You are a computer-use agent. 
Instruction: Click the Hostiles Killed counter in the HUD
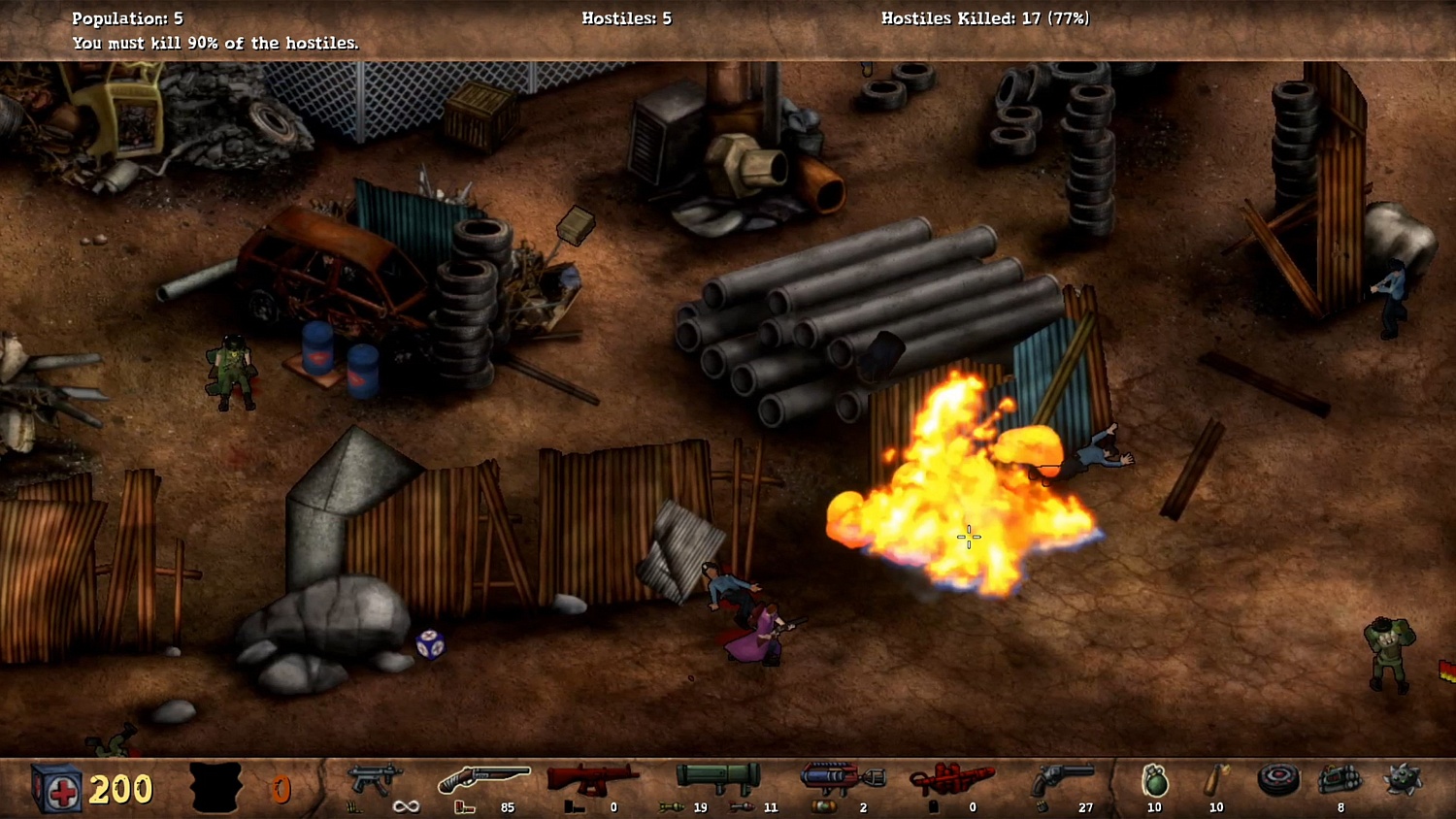point(984,17)
